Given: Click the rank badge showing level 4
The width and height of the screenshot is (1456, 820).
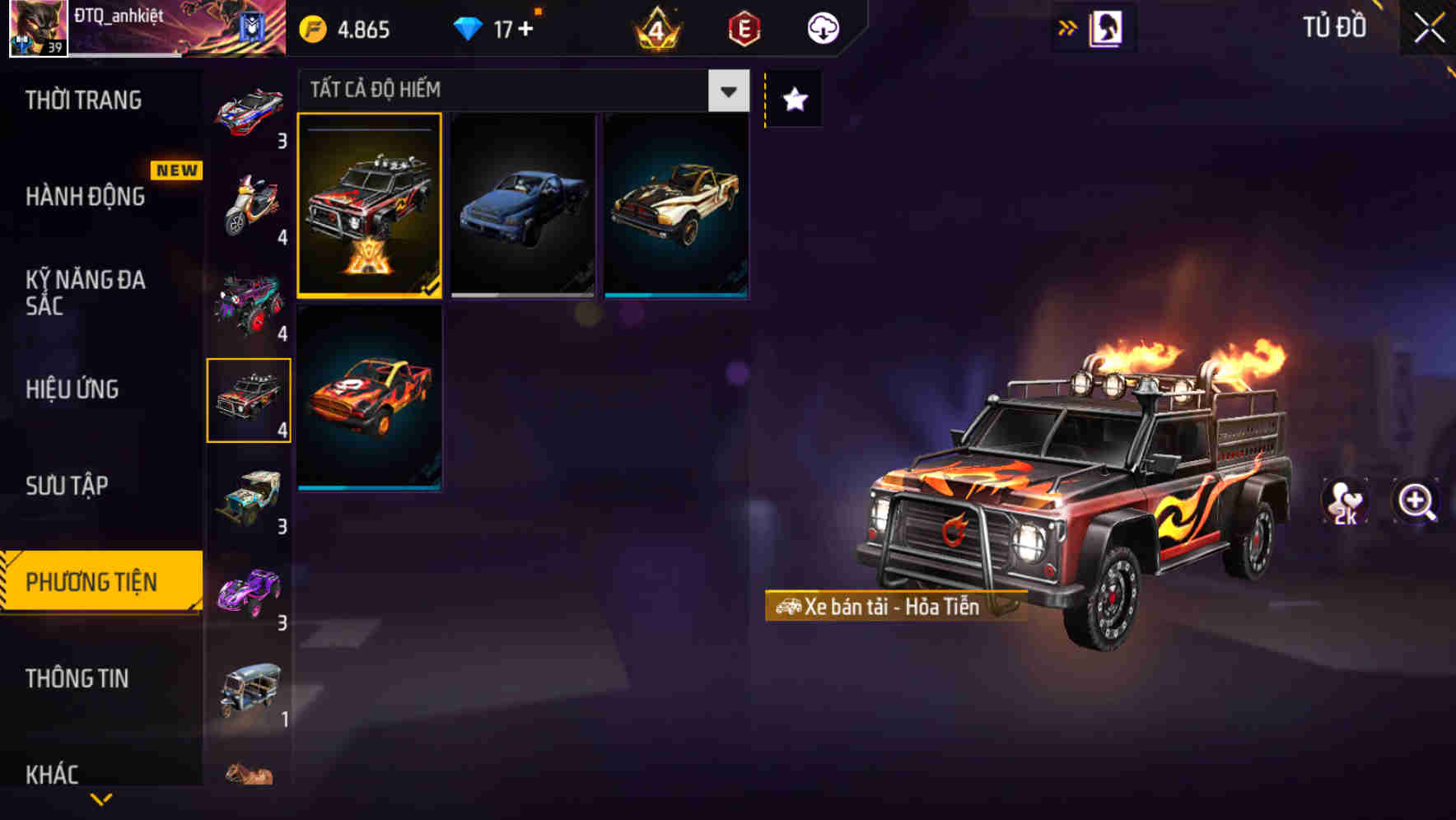Looking at the screenshot, I should (x=655, y=27).
